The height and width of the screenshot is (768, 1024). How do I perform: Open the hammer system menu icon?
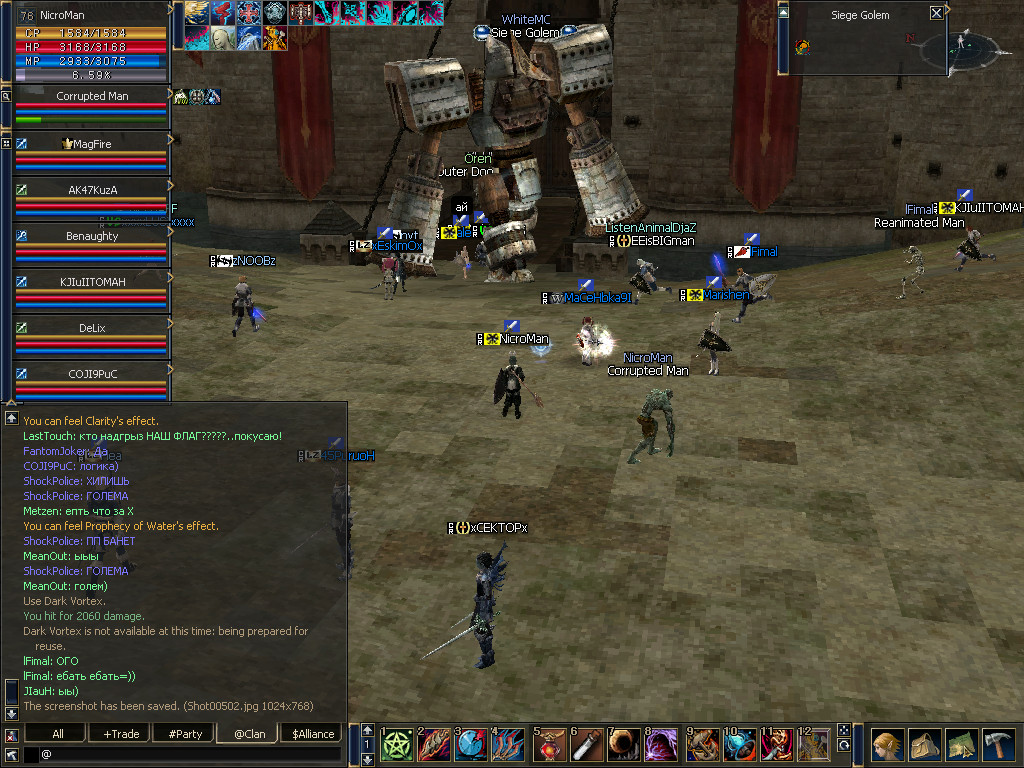point(1000,745)
